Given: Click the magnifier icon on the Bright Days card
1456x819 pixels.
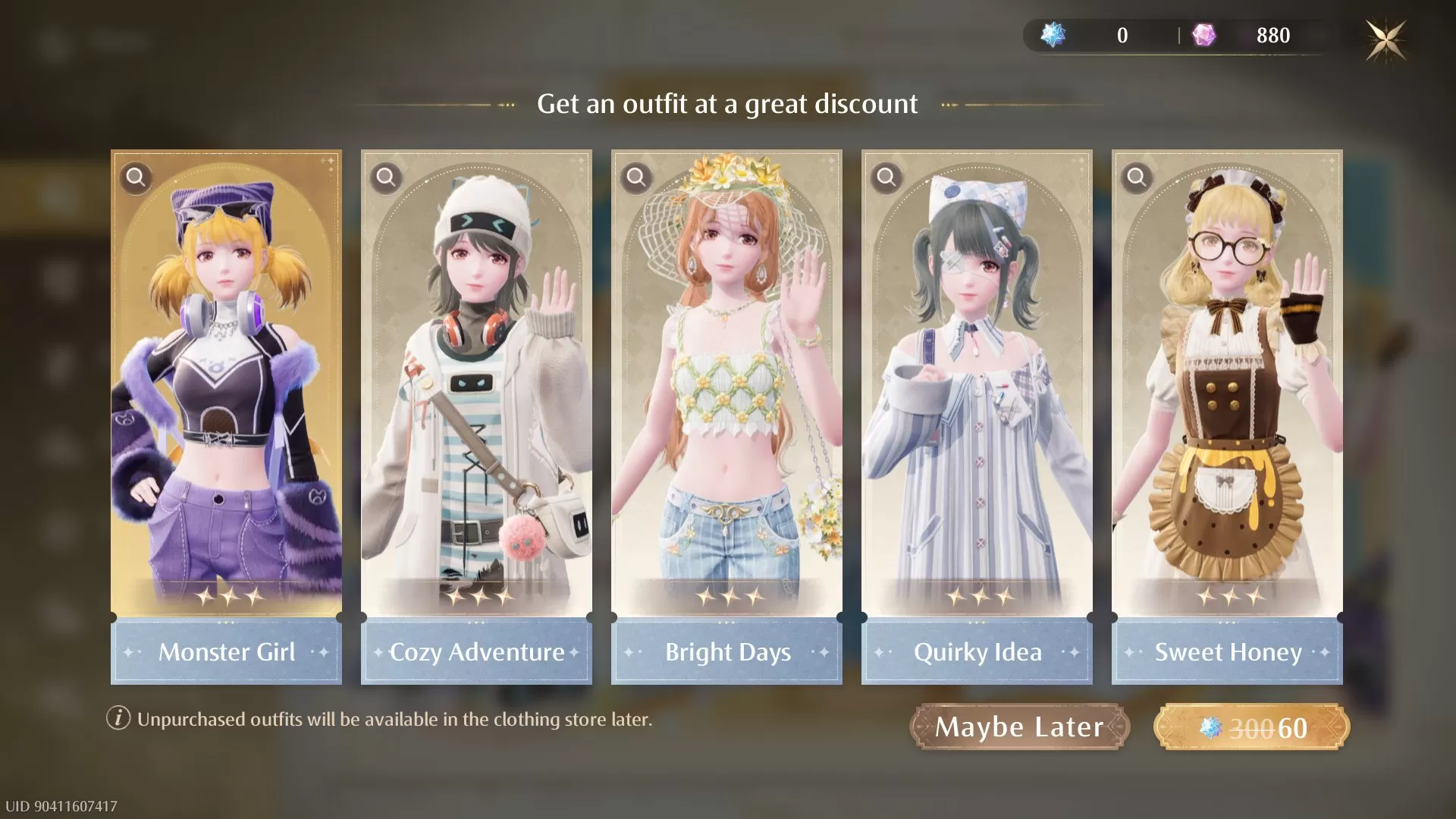Looking at the screenshot, I should click(637, 178).
